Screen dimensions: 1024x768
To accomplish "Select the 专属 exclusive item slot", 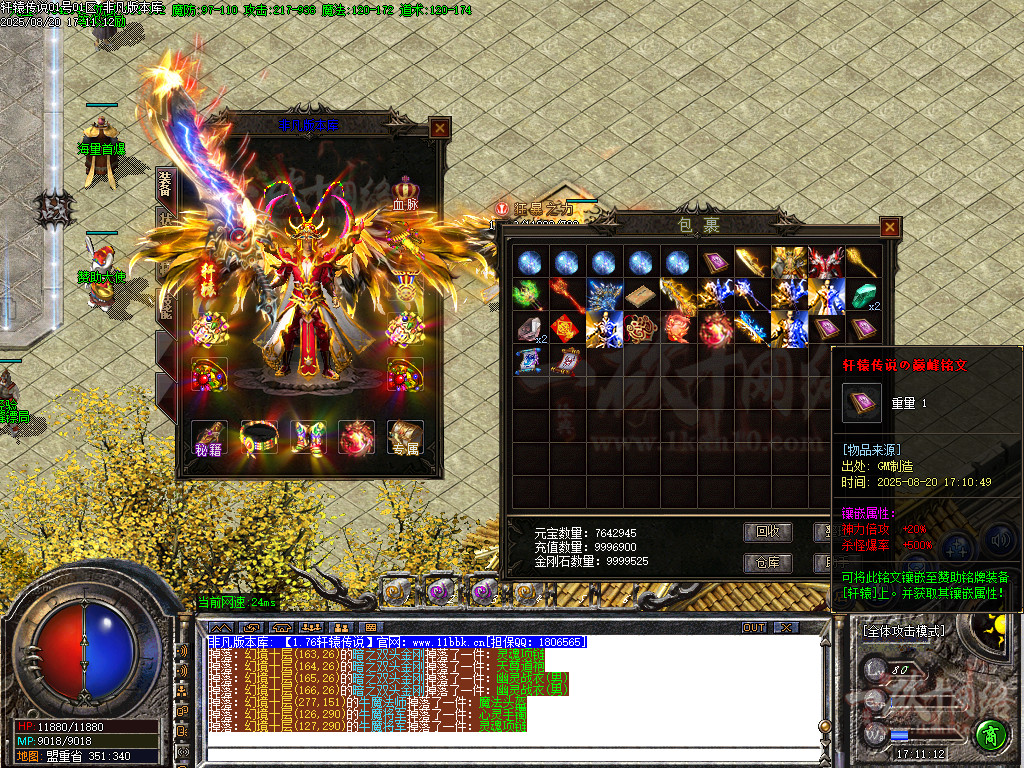I will tap(405, 437).
